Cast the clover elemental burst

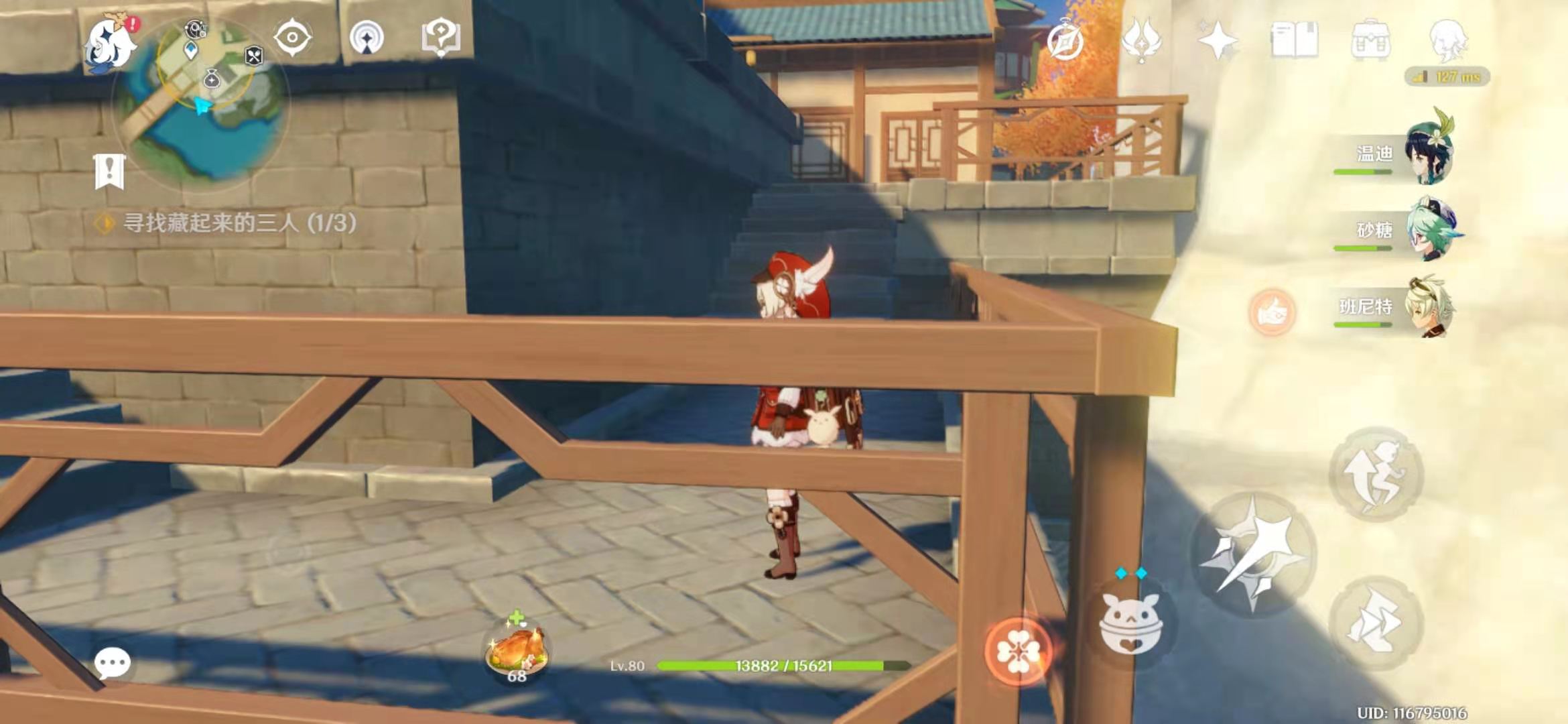pyautogui.click(x=1018, y=651)
